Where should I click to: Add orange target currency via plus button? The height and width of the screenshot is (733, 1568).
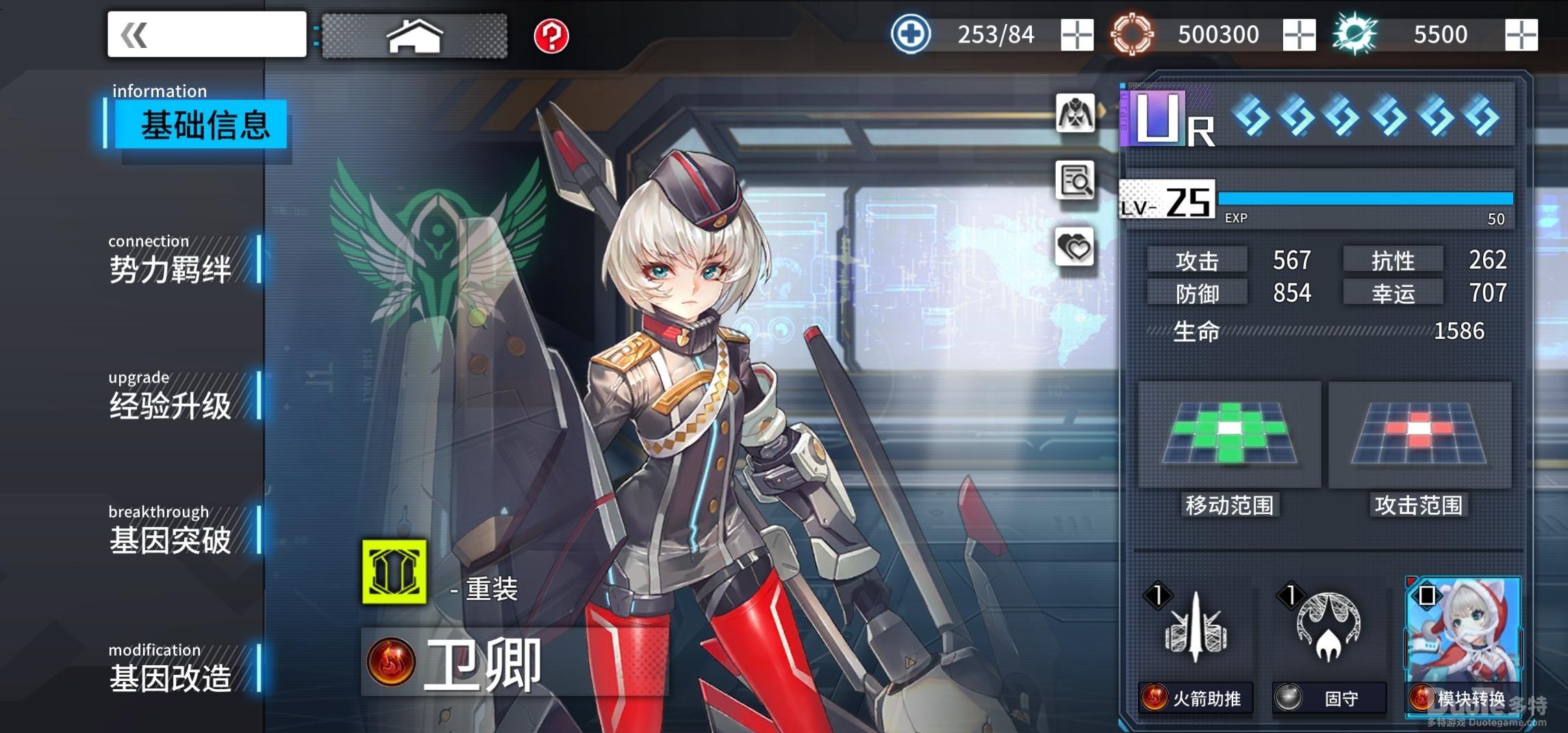[1299, 34]
